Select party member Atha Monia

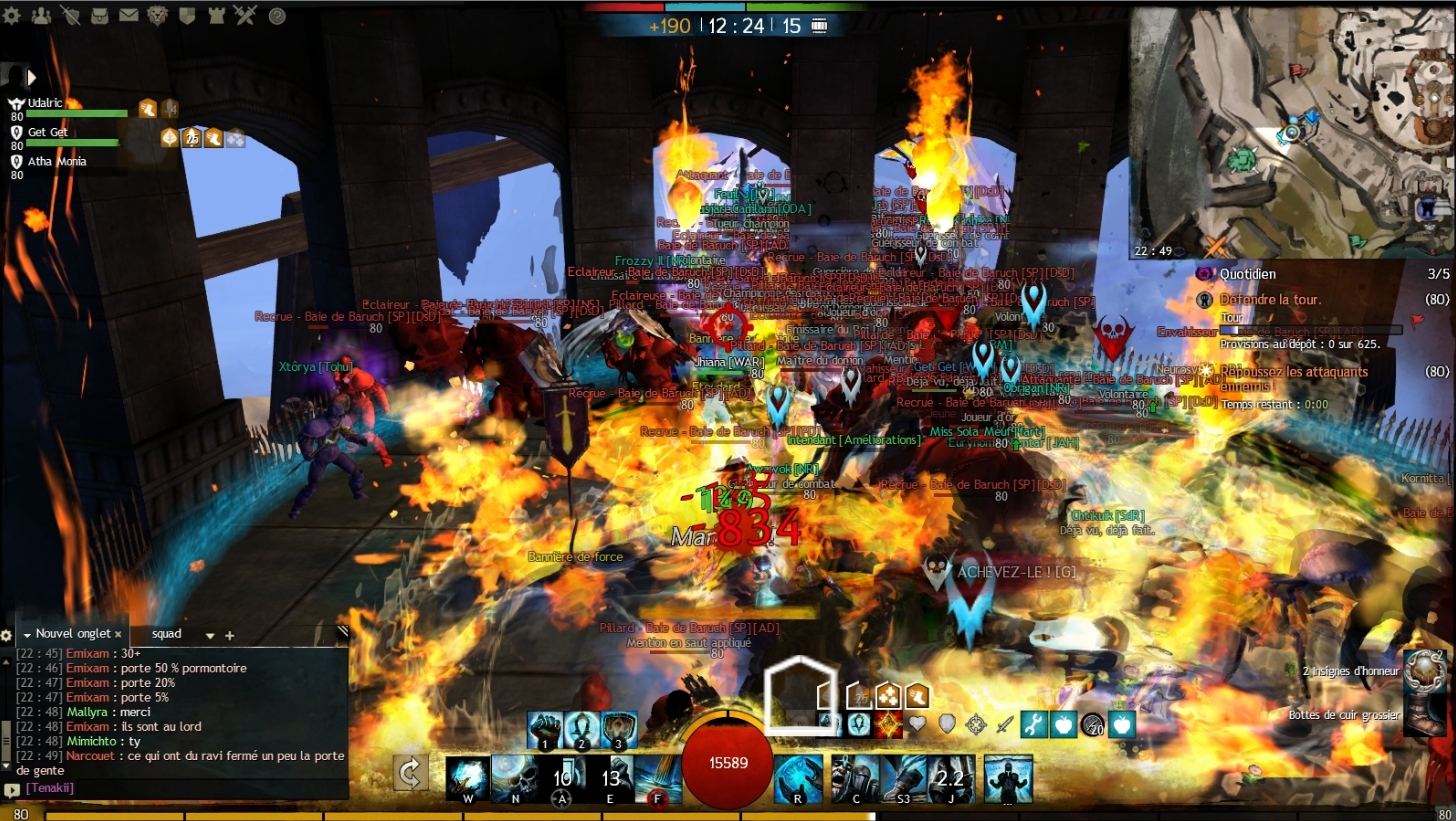click(x=56, y=161)
